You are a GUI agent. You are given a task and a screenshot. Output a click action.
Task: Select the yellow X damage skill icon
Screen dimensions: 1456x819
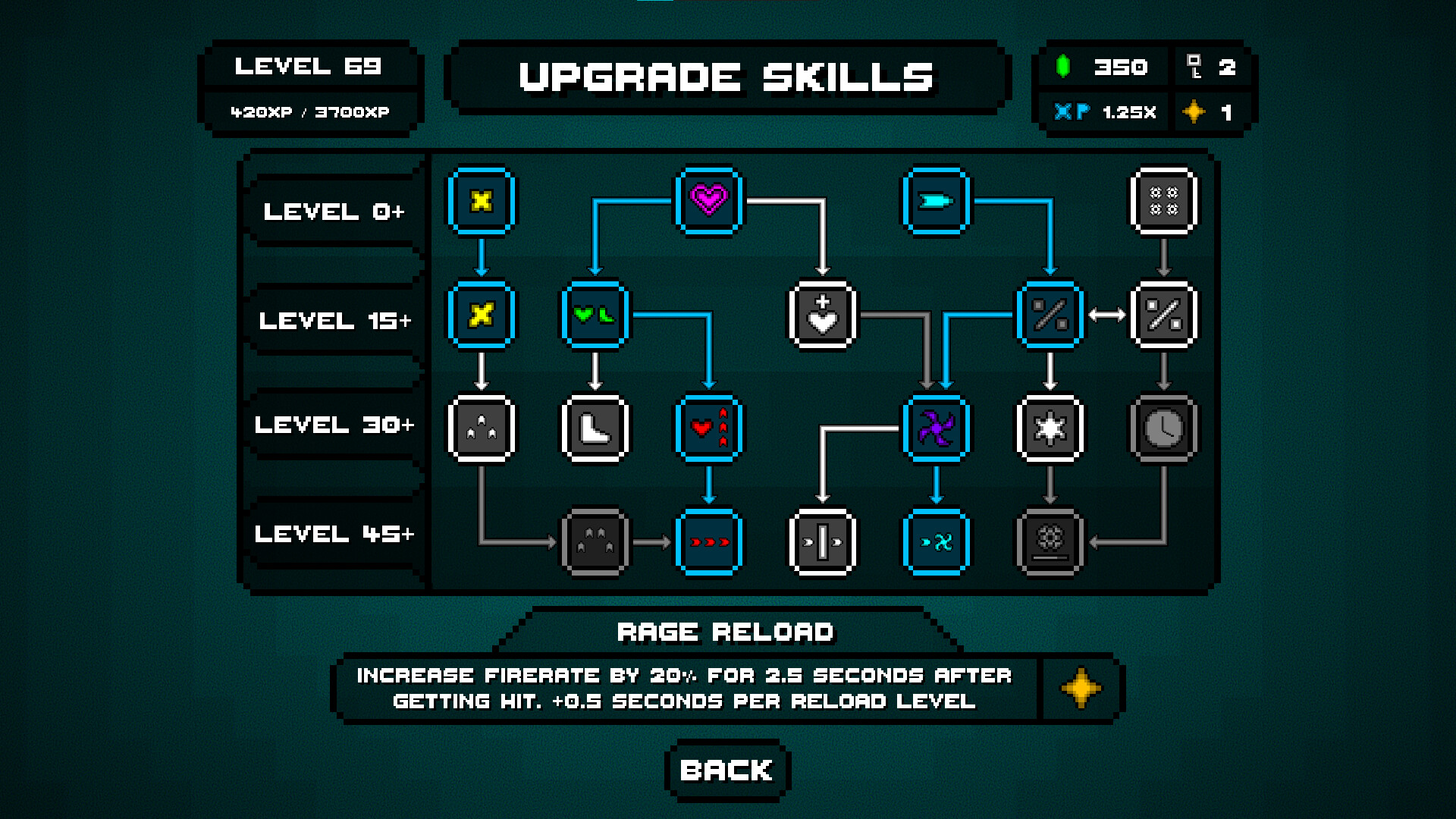click(x=482, y=201)
